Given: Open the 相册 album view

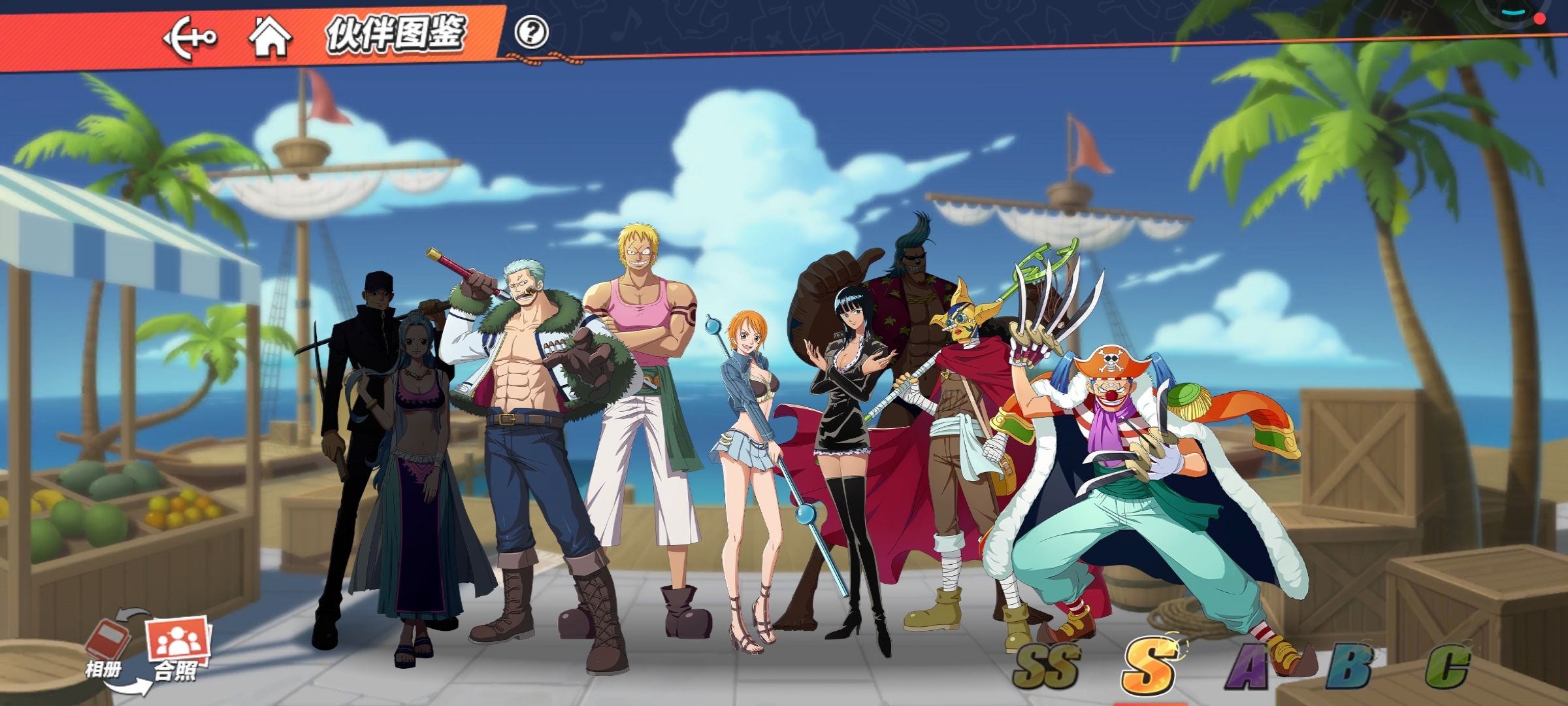Looking at the screenshot, I should (x=106, y=648).
